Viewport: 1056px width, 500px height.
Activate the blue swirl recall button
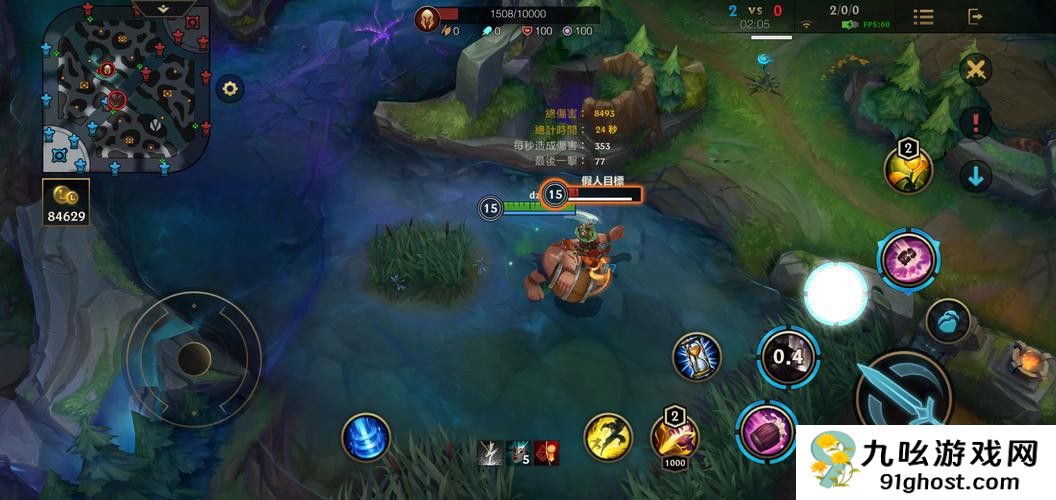(x=365, y=438)
